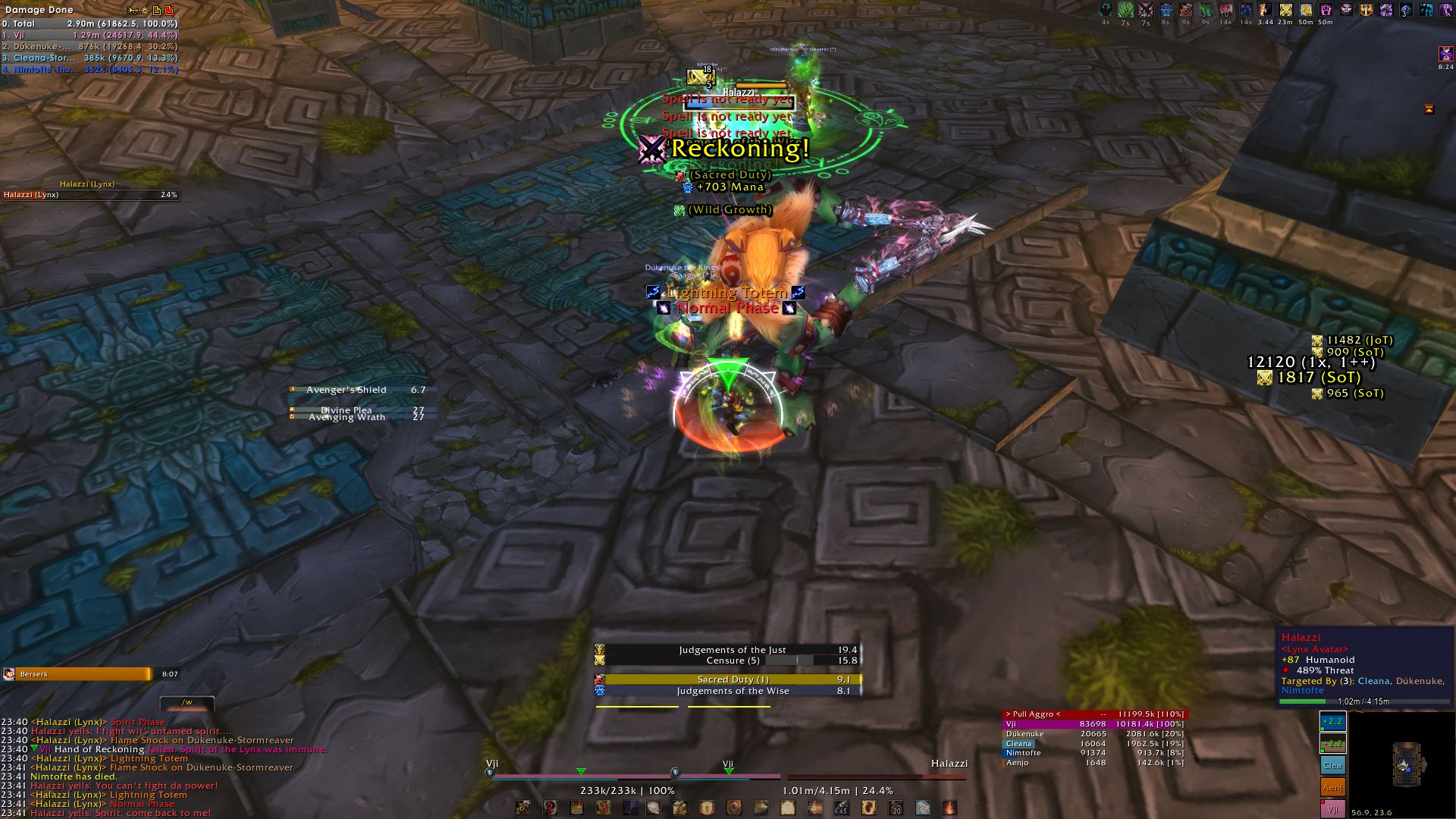
Task: Select Dúkenuke in the threat meter list
Action: 1094,734
